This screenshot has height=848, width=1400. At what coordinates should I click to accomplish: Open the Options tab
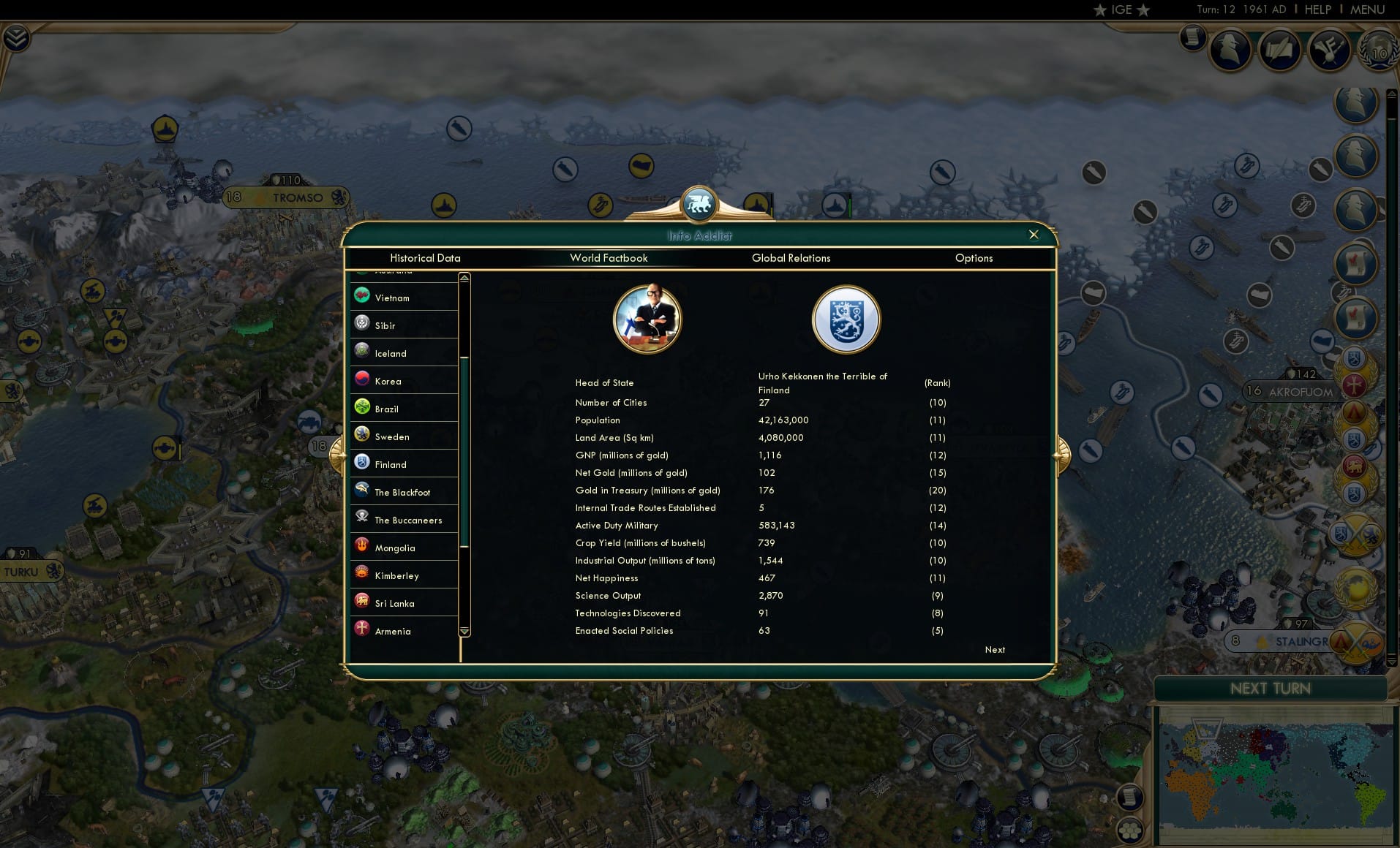pyautogui.click(x=974, y=258)
